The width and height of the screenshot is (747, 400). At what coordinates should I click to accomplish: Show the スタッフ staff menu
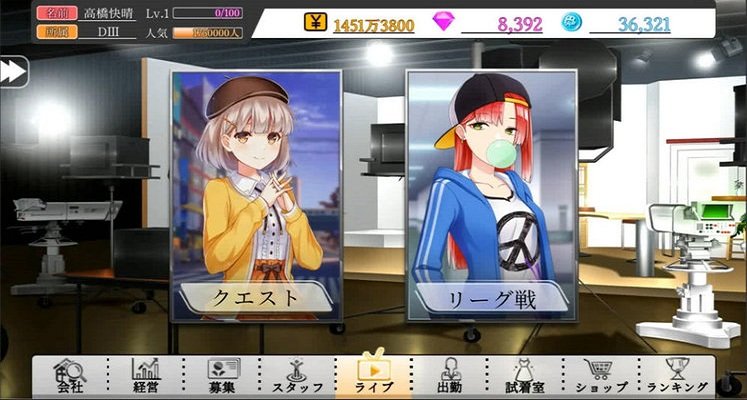point(297,376)
